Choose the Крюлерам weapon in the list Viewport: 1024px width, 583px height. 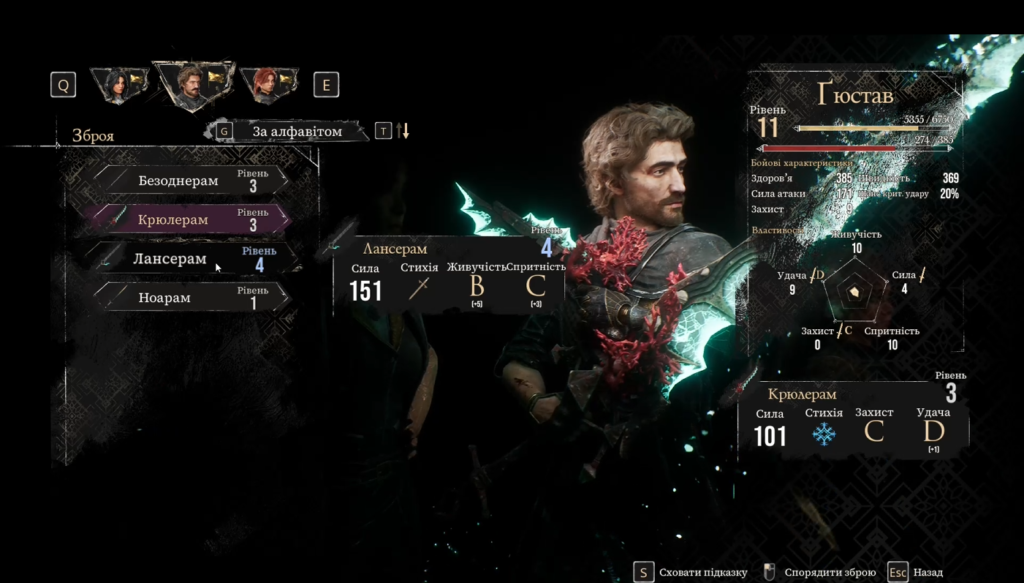[188, 219]
